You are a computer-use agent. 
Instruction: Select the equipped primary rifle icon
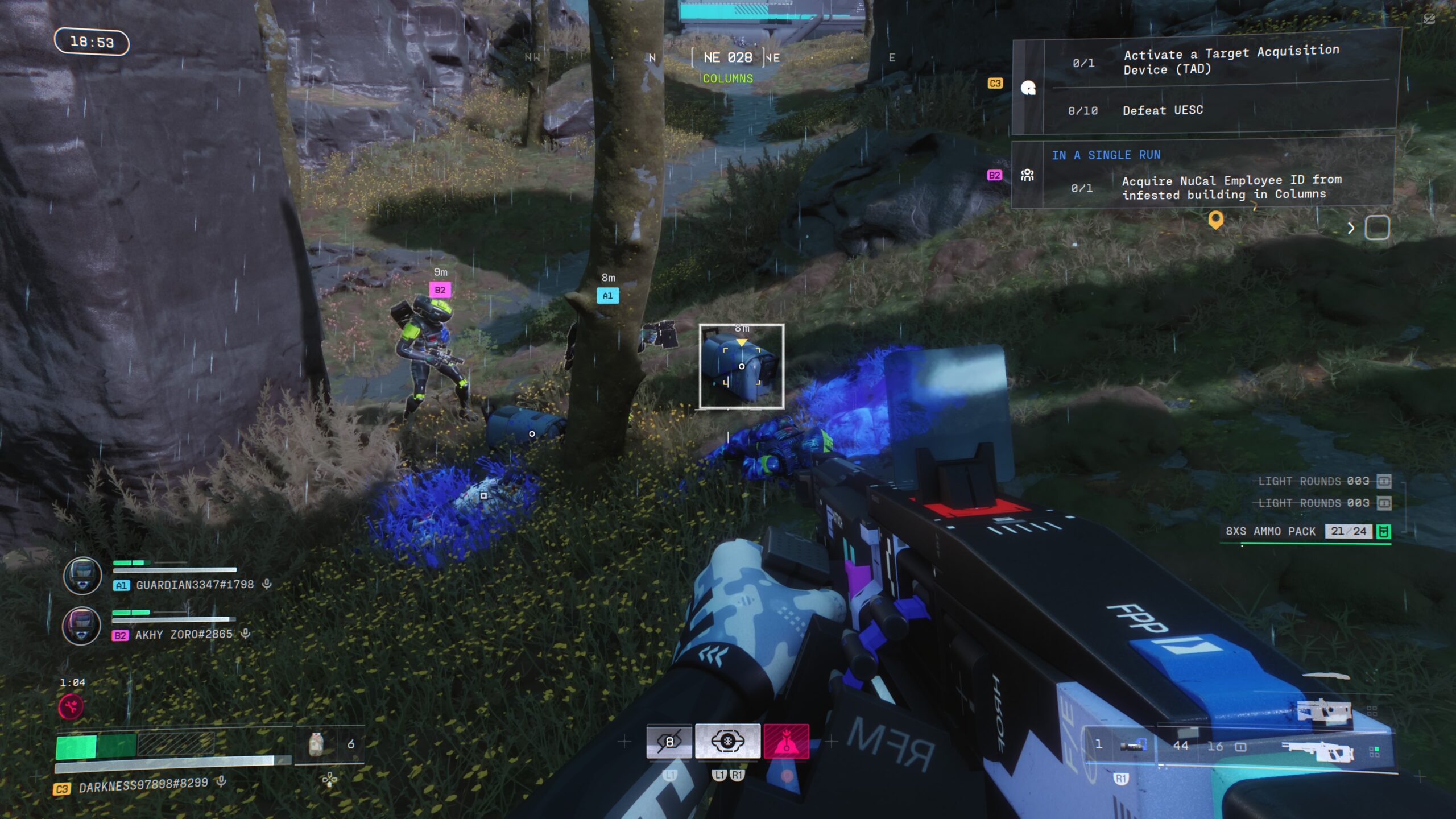coord(1318,751)
